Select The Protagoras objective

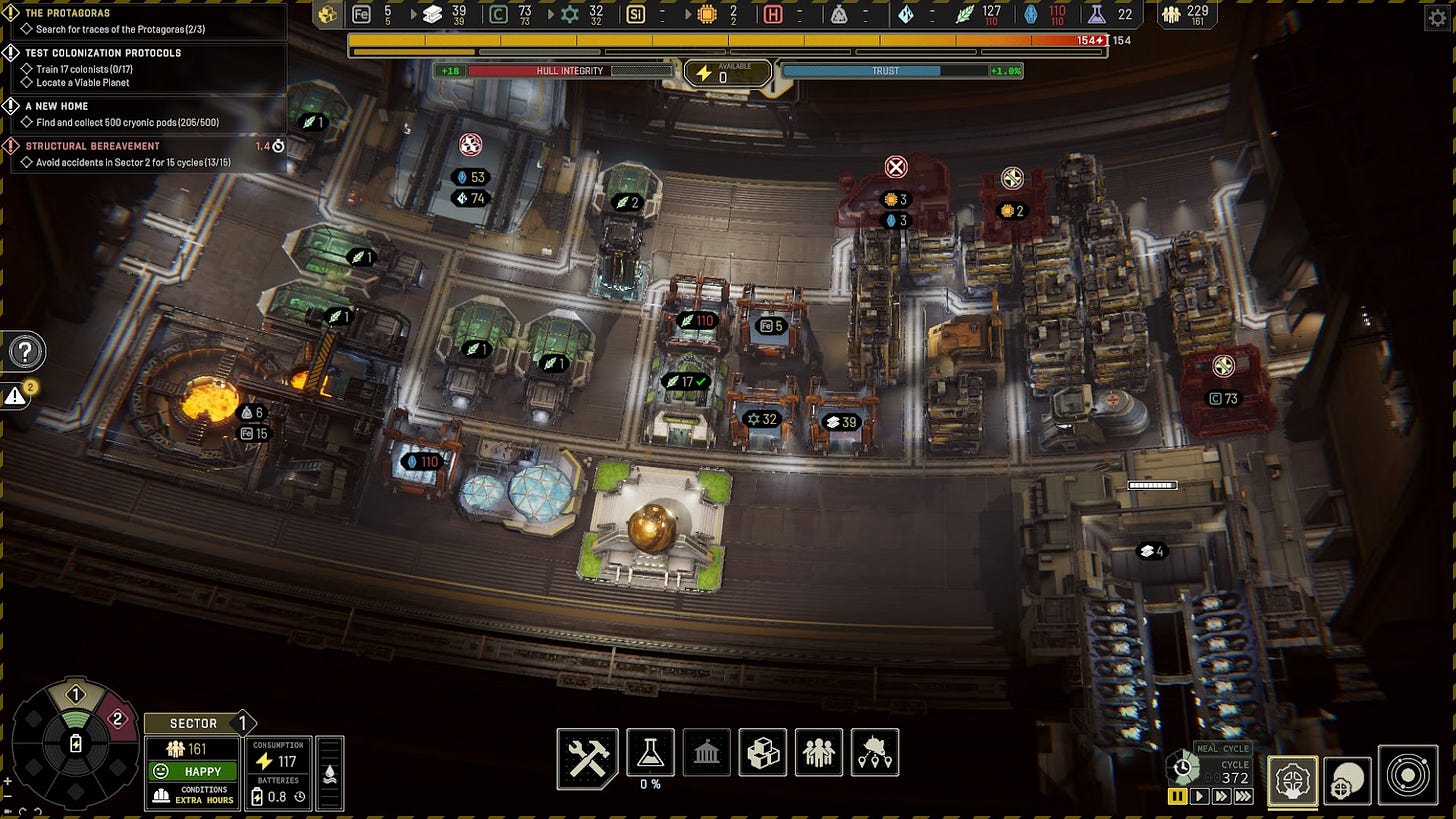[x=68, y=13]
